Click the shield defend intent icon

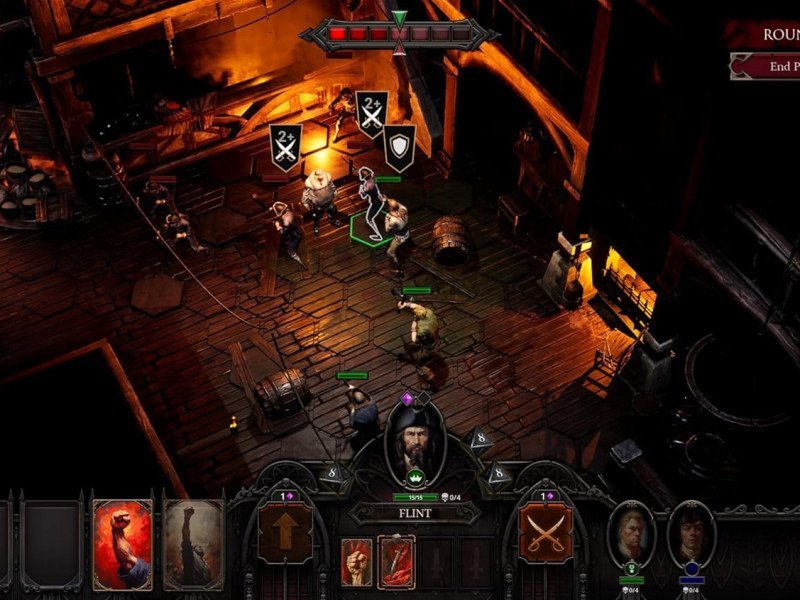pyautogui.click(x=400, y=147)
